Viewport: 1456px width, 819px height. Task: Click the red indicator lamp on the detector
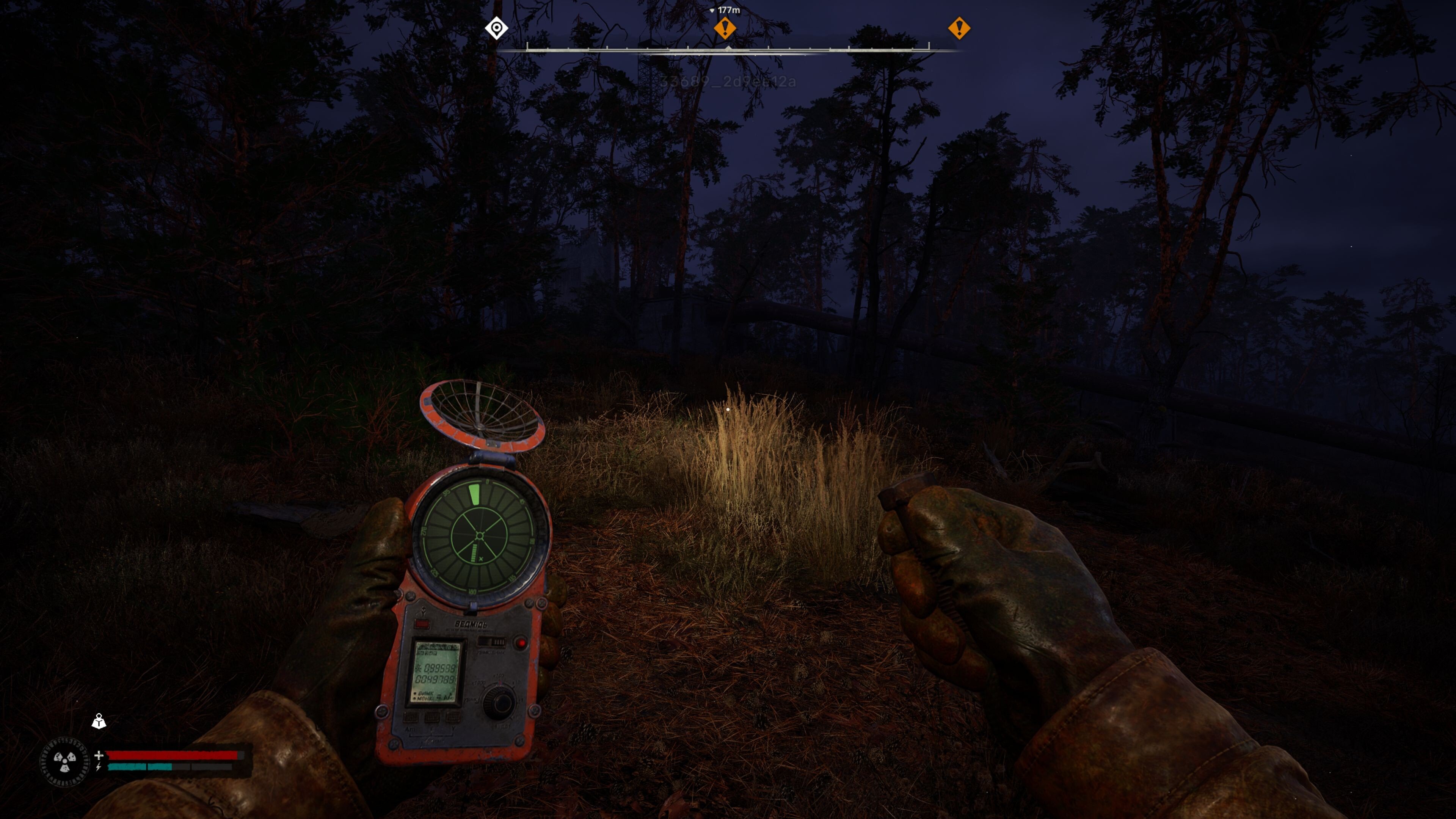(x=521, y=643)
